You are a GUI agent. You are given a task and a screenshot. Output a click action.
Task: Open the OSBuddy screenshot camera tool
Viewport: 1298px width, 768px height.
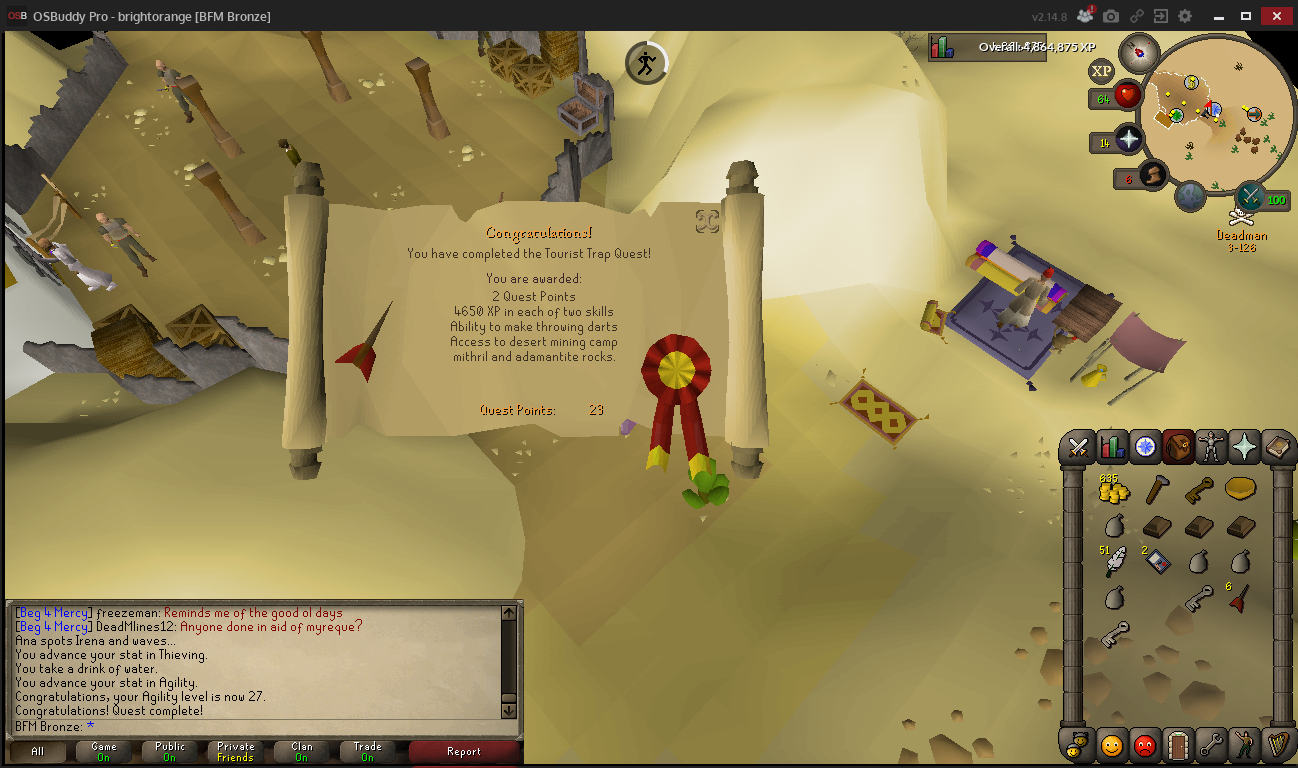1110,16
